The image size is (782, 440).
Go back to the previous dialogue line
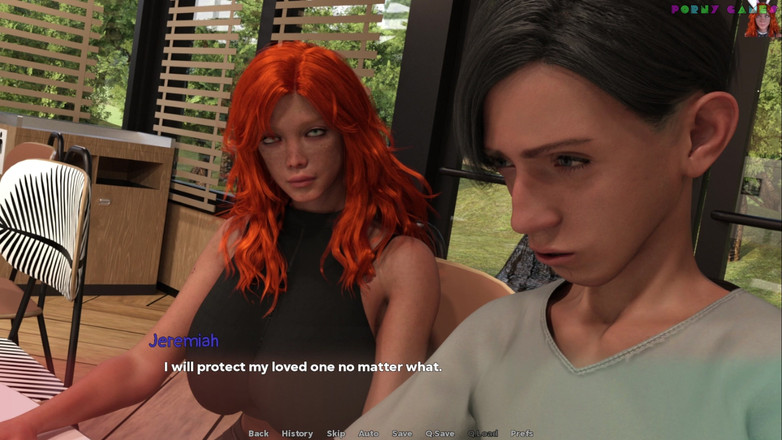pos(258,433)
